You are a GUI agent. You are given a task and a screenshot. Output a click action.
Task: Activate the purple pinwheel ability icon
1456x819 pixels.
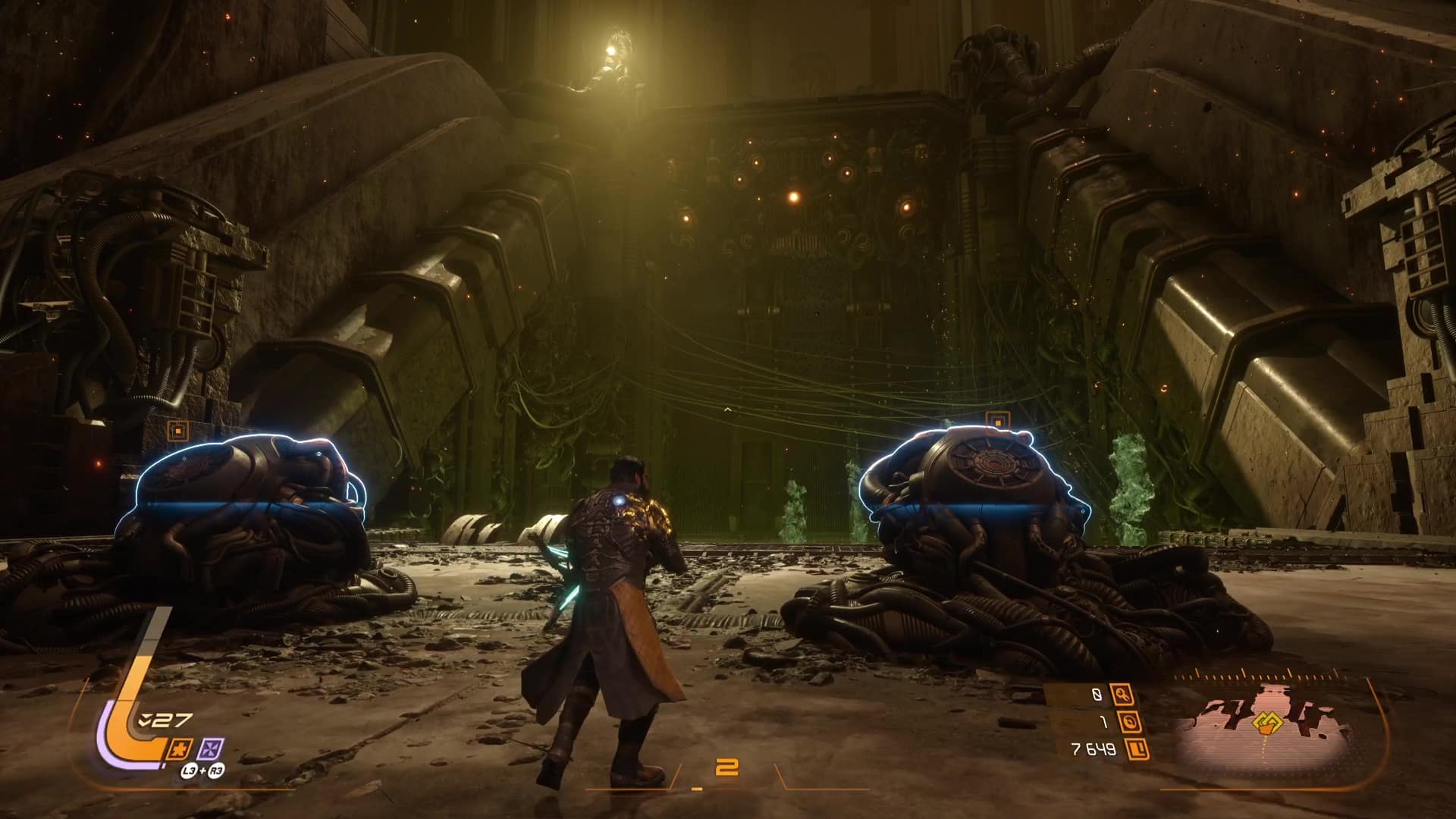(210, 749)
